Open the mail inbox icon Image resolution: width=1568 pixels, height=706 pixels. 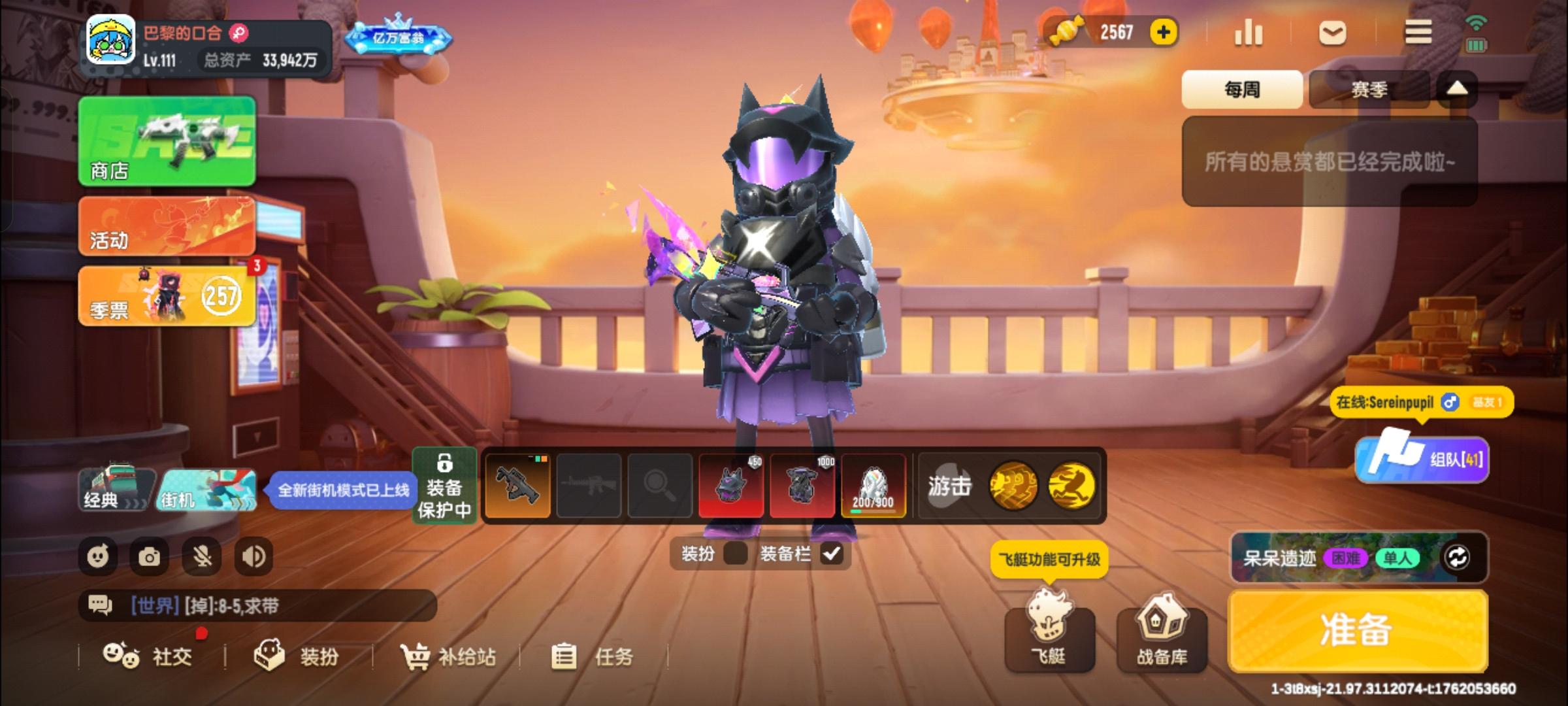[1333, 31]
